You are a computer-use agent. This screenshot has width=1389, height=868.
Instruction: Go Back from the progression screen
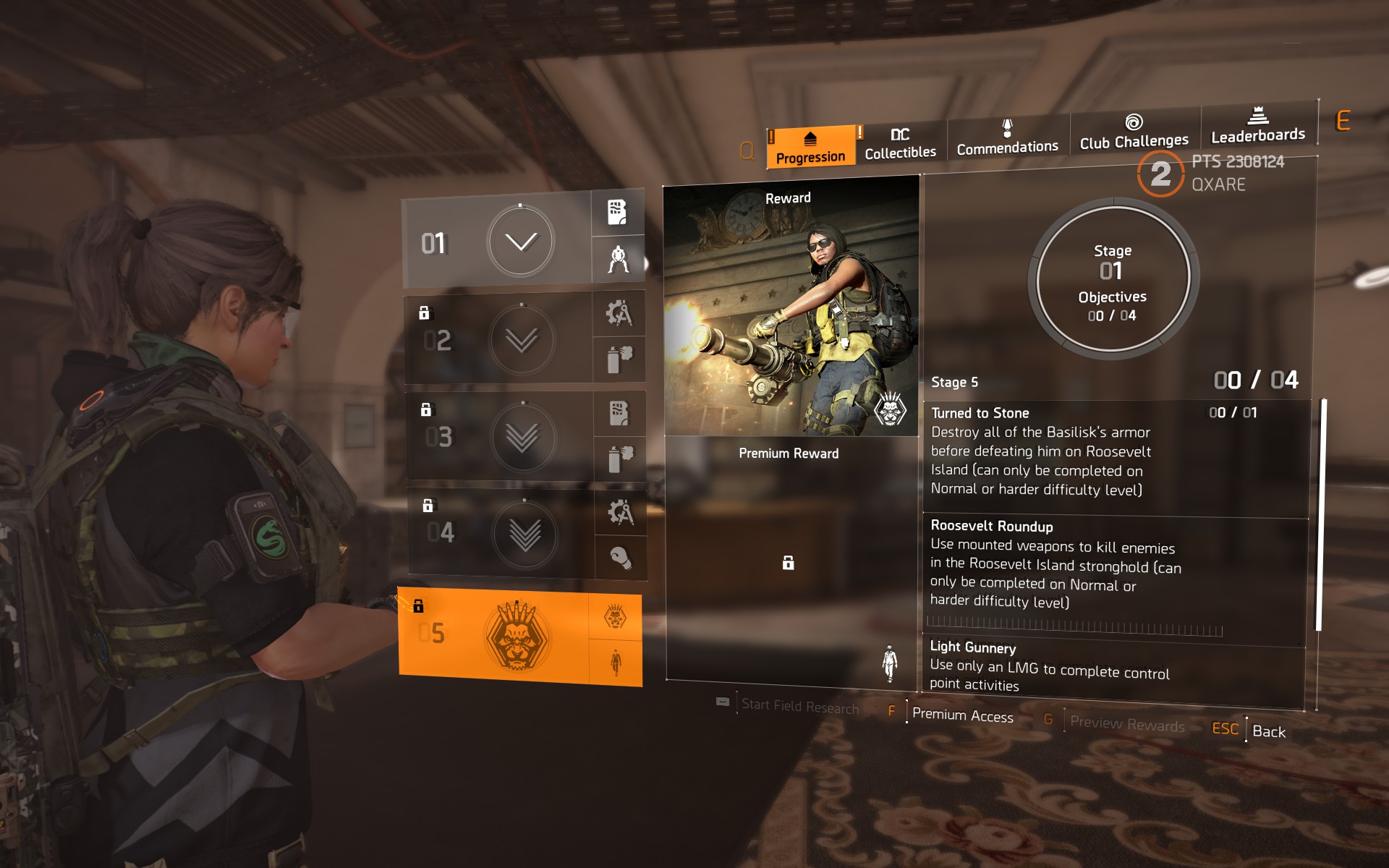pos(1268,731)
